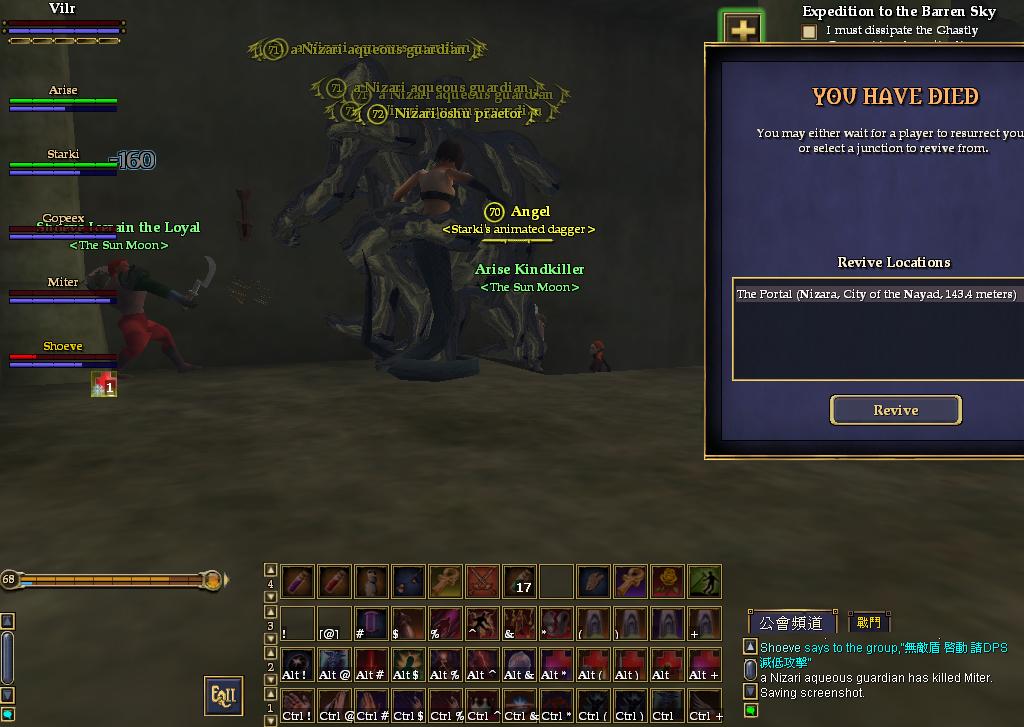Use the green running figure ability

(x=704, y=581)
